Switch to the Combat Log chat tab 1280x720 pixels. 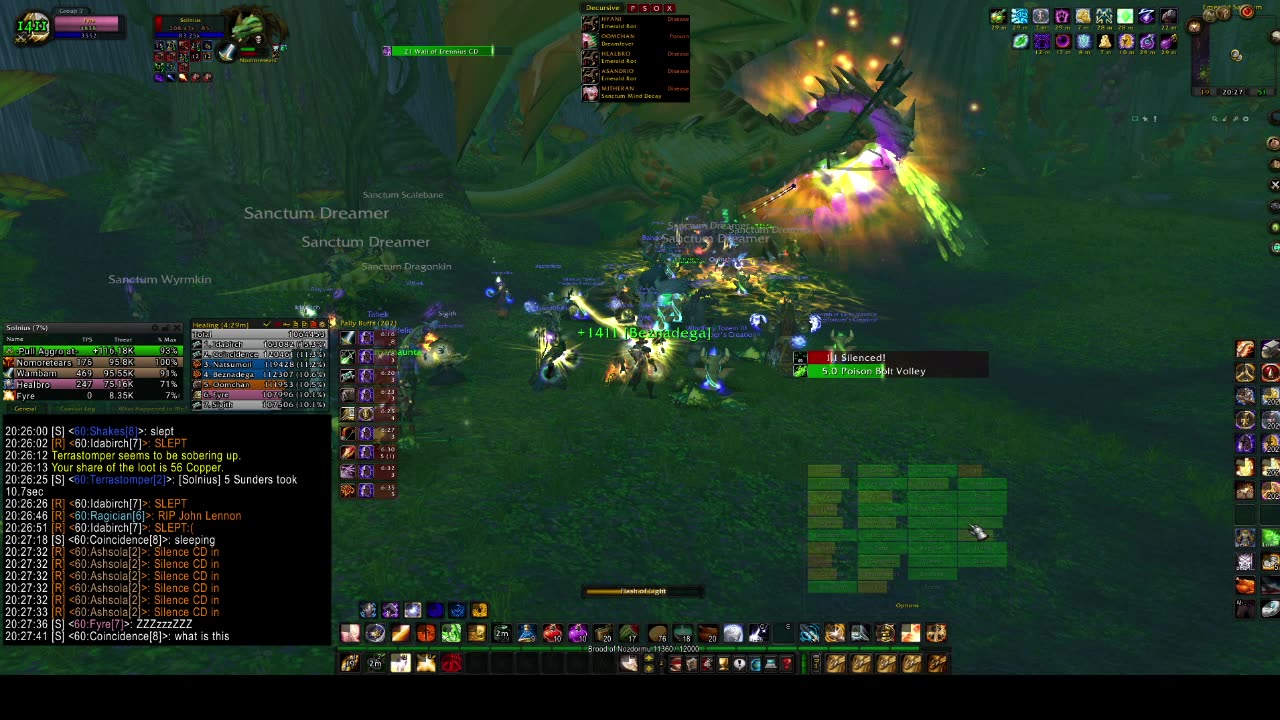pos(78,409)
